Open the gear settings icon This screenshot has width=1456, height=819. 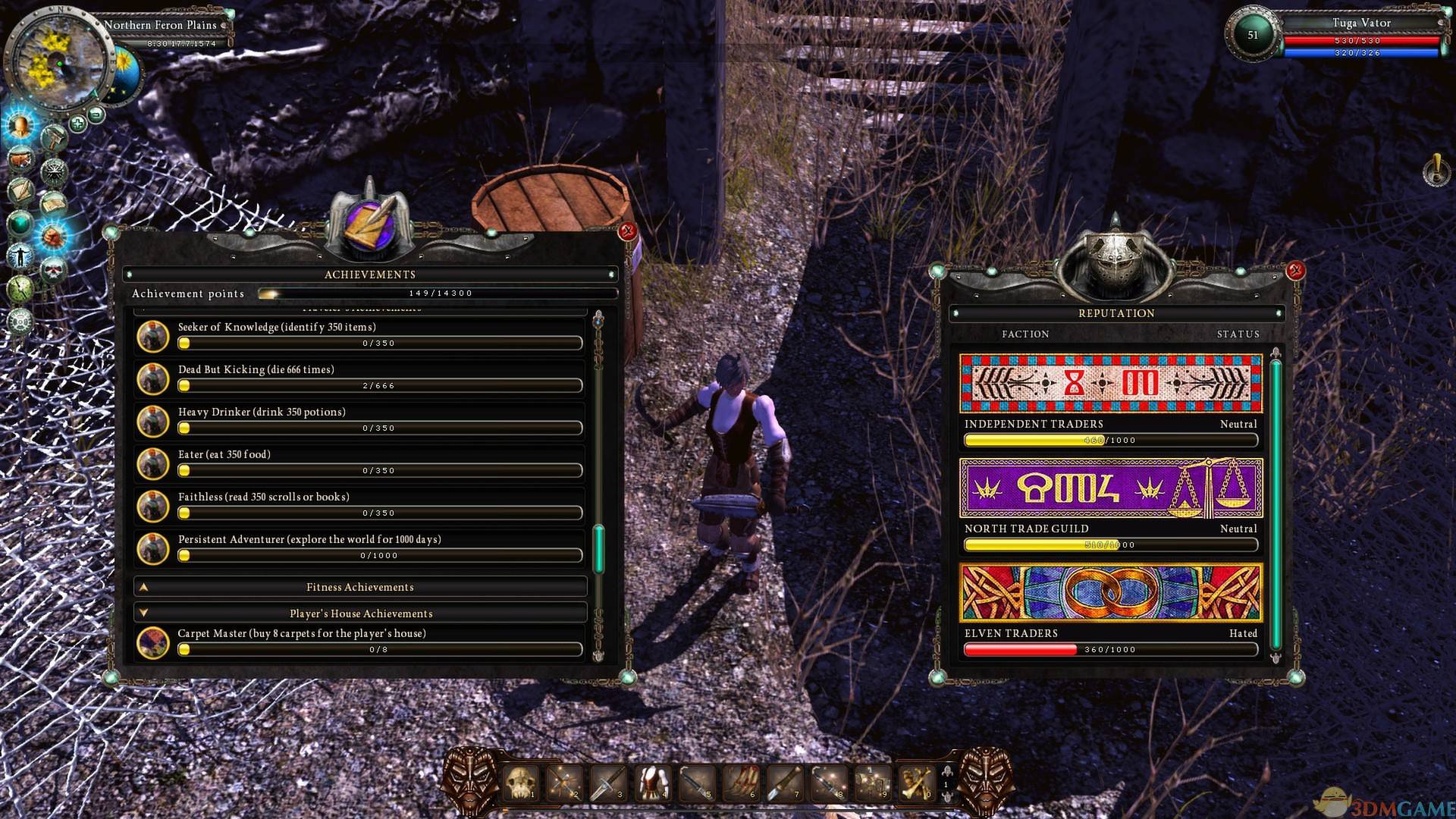click(x=20, y=322)
